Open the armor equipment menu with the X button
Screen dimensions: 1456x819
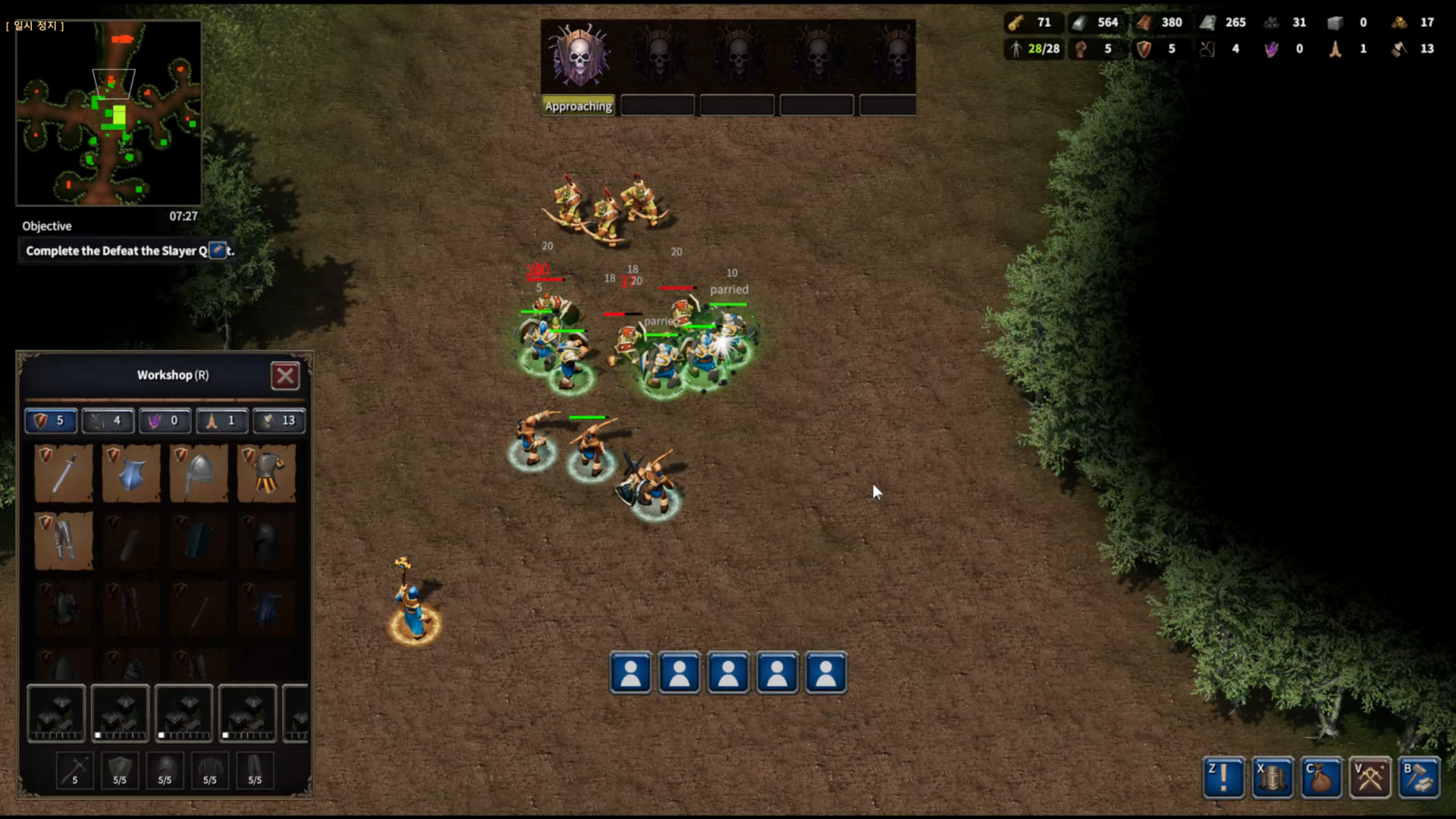coord(1272,777)
